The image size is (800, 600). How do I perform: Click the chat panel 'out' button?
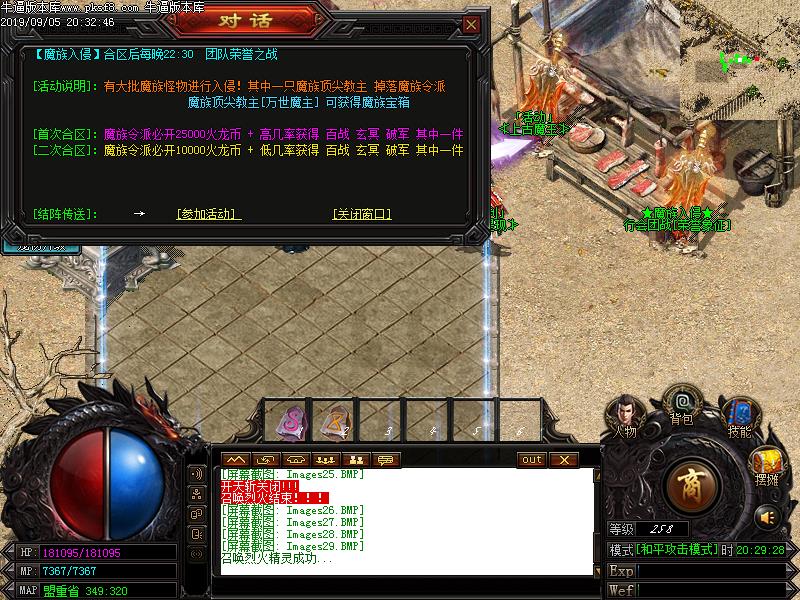(x=532, y=460)
